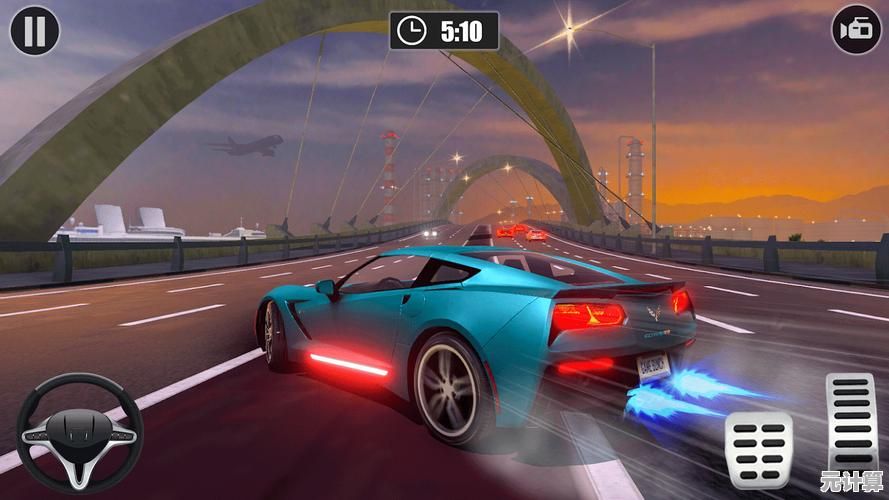The height and width of the screenshot is (500, 889).
Task: Hit the brake pedal
Action: 758,447
